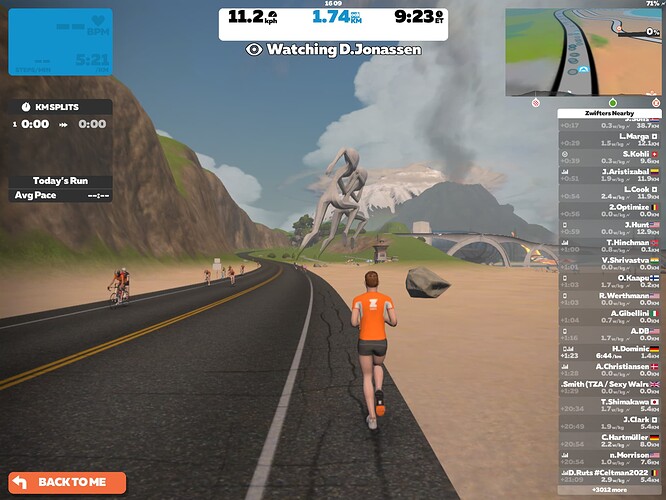Select L.Marga rider row
This screenshot has height=500, width=666.
pos(609,139)
